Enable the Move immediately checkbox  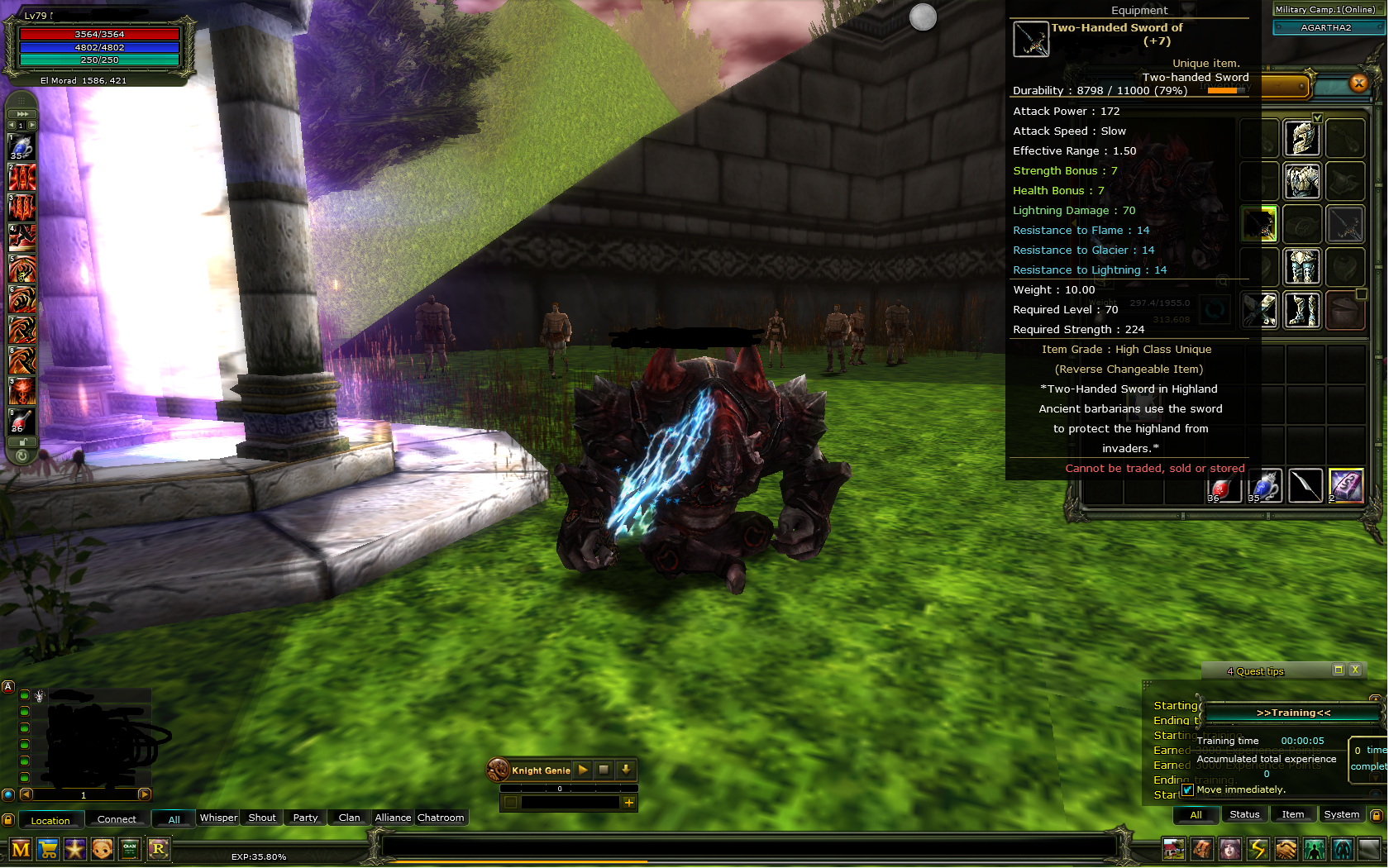(1188, 789)
